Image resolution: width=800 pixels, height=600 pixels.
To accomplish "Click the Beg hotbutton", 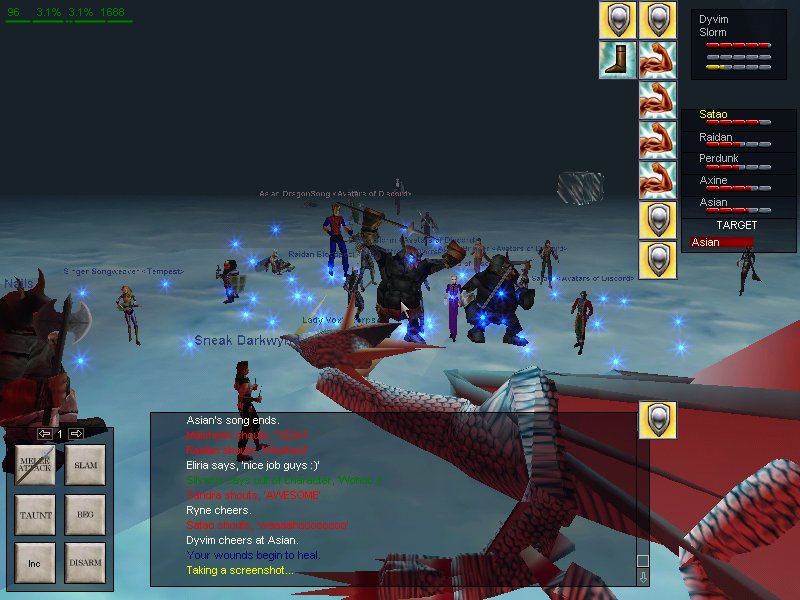I will tap(85, 515).
